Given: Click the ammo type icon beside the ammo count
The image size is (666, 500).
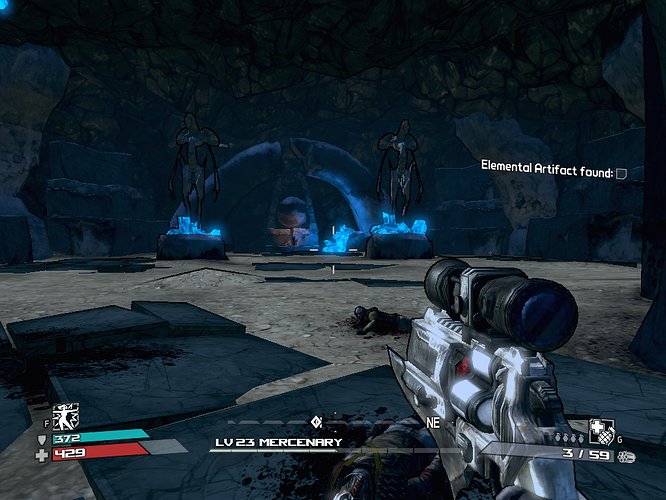Looking at the screenshot, I should pyautogui.click(x=627, y=456).
